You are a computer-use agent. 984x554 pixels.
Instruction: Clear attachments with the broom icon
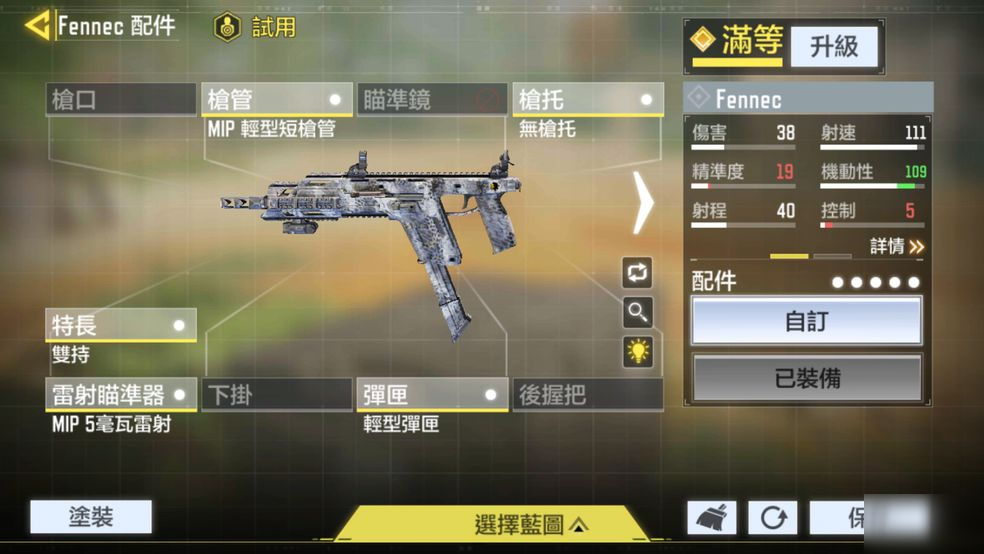(712, 518)
